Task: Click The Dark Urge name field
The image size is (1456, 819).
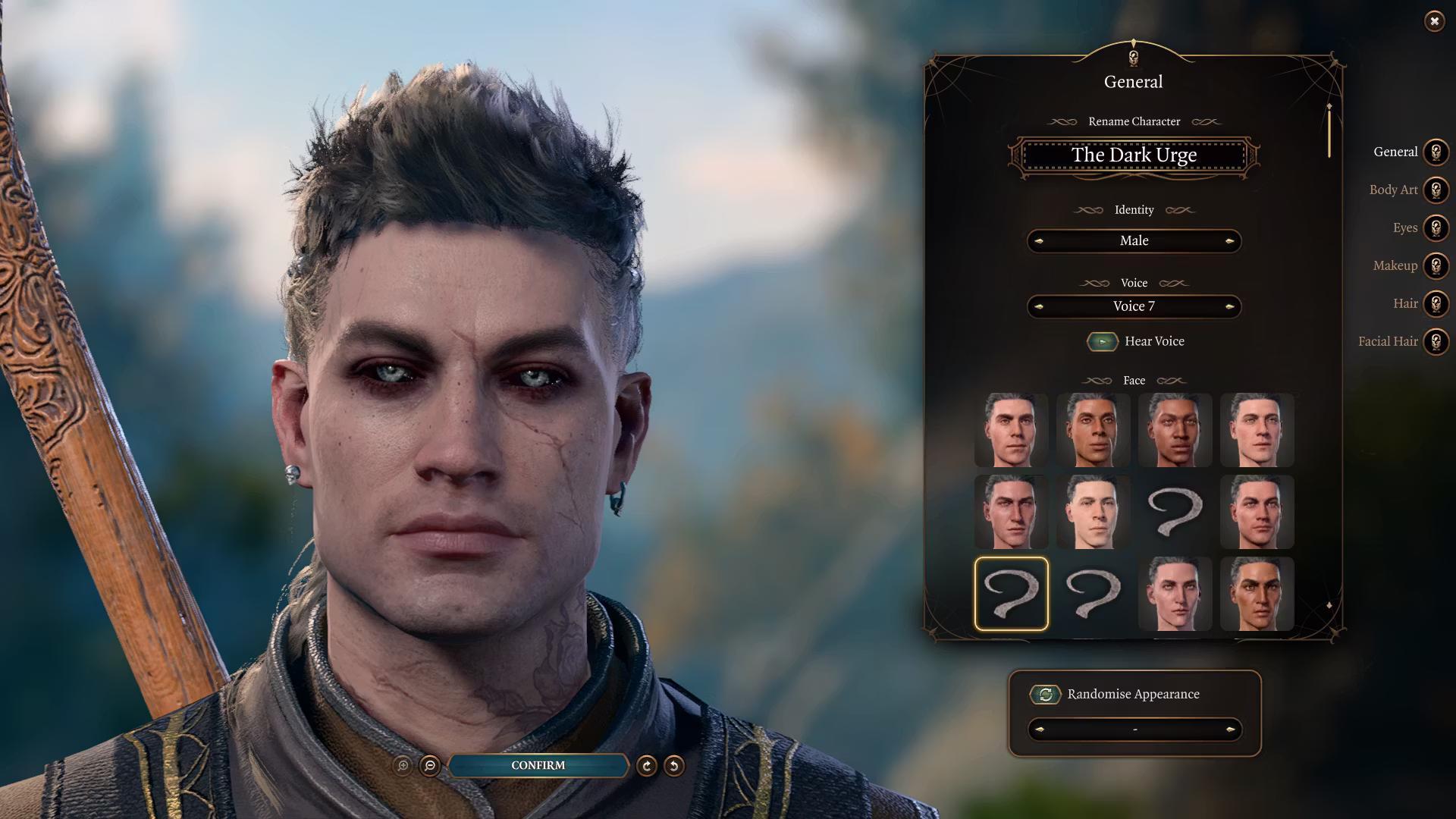Action: click(x=1134, y=155)
